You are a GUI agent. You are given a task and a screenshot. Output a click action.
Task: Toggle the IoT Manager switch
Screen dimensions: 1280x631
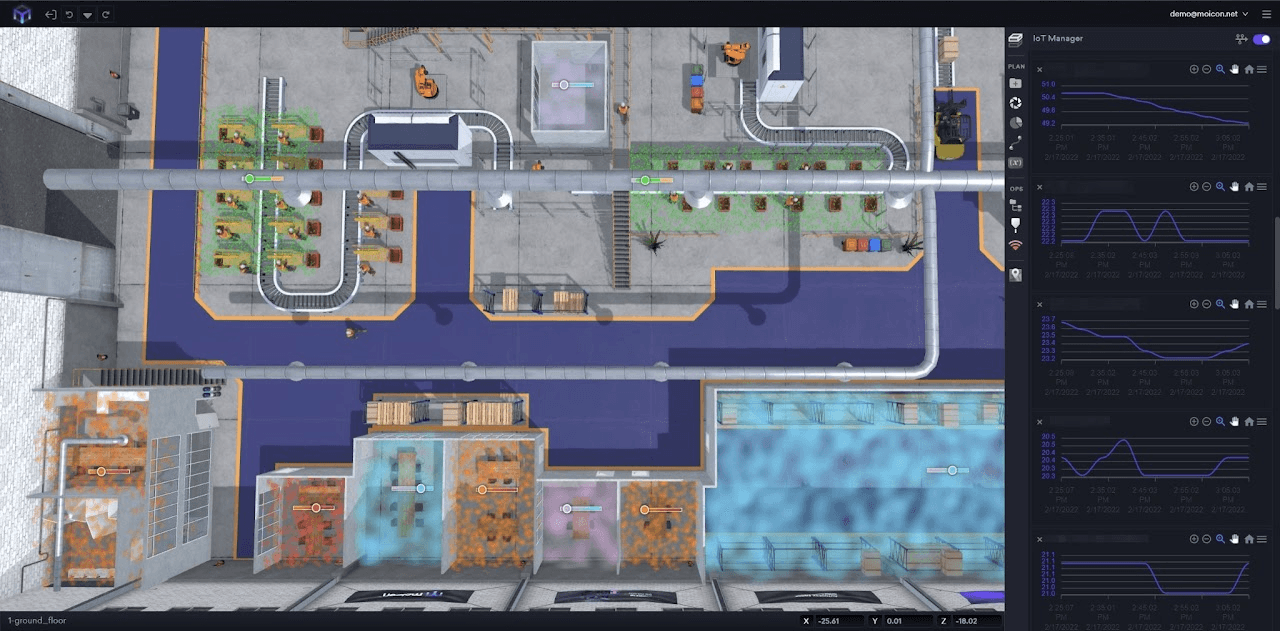click(1261, 39)
